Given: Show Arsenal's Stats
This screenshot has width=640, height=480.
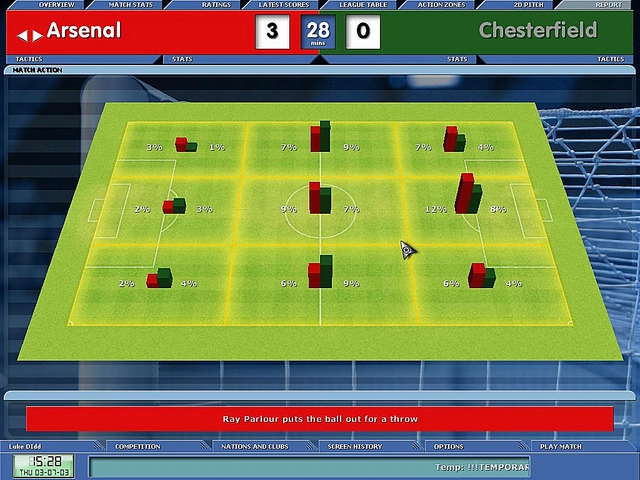Looking at the screenshot, I should coord(182,59).
